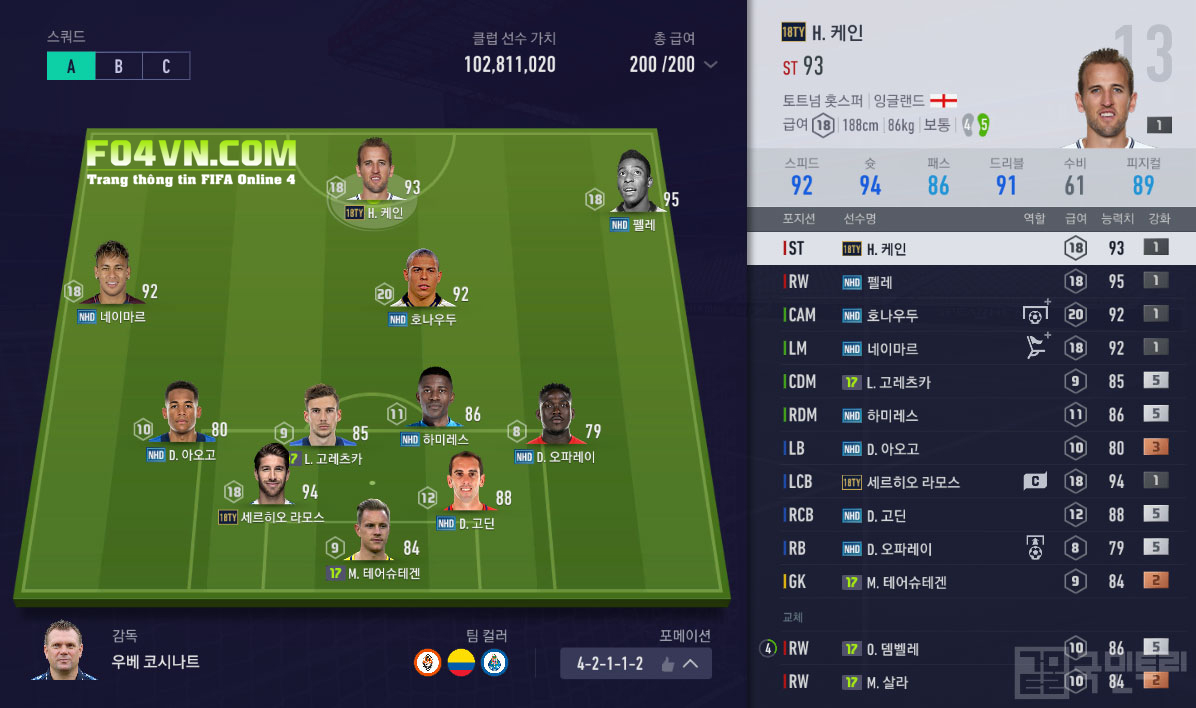1196x708 pixels.
Task: Choose the RDM 하미레스 list row
Action: 970,415
